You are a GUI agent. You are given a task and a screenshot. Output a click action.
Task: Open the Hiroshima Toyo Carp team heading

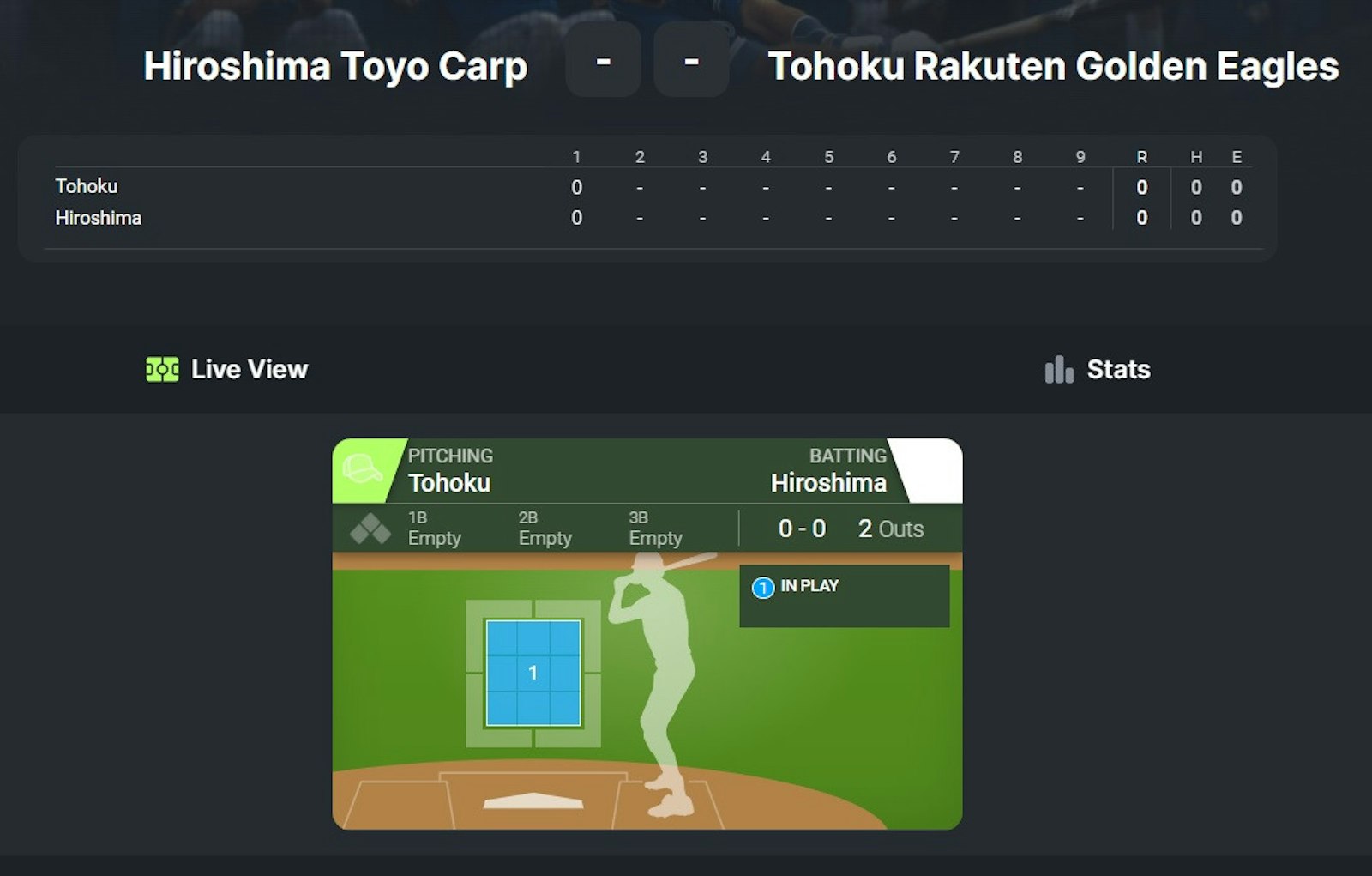(335, 67)
